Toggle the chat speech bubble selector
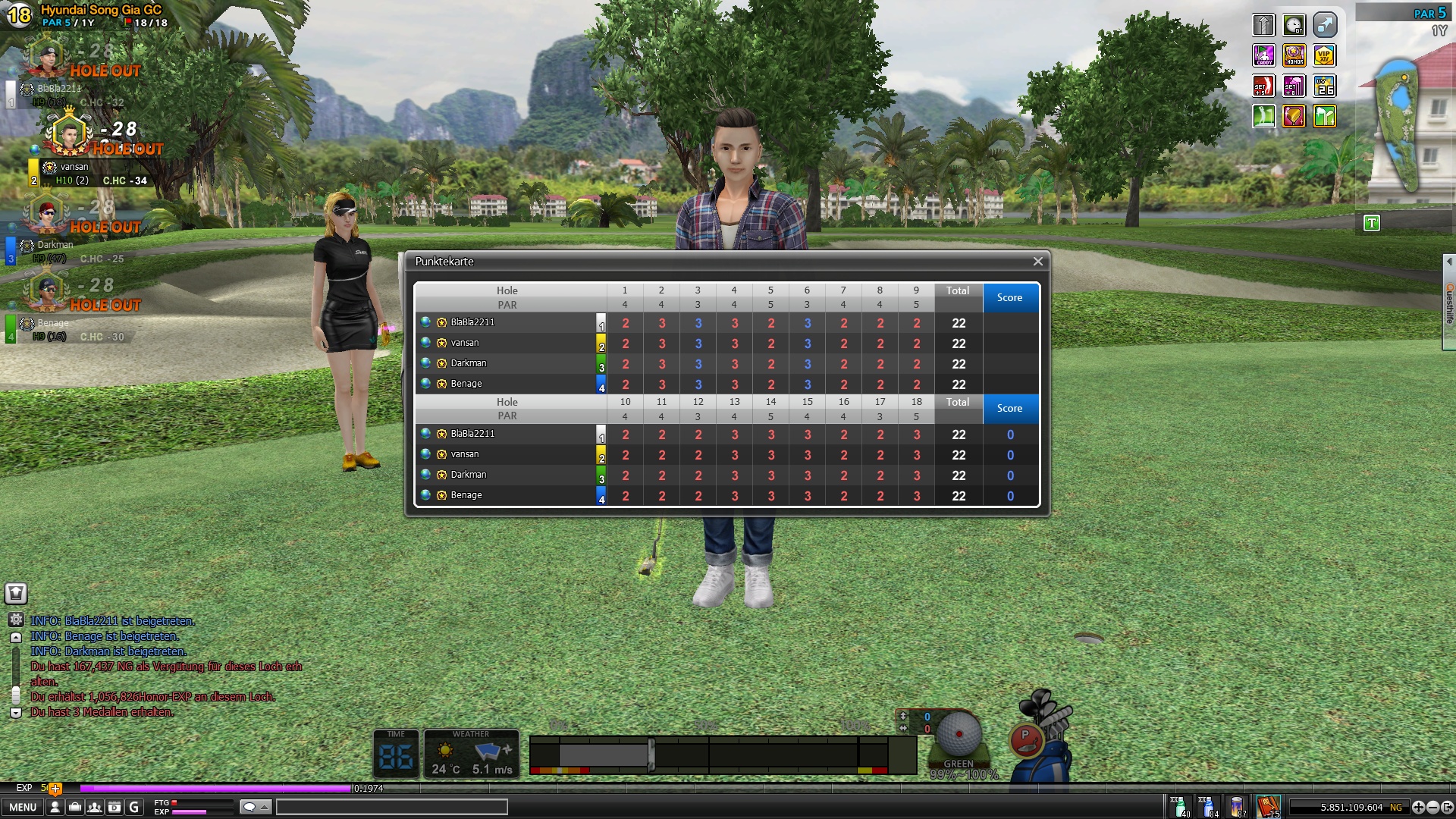 coord(255,807)
